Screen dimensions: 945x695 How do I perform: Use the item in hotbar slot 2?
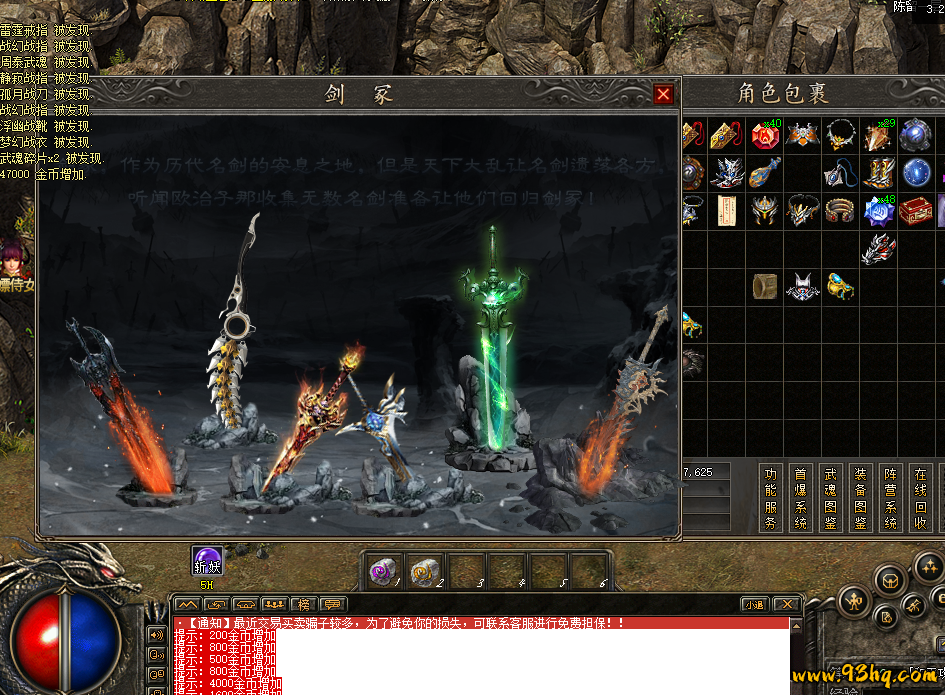[425, 571]
